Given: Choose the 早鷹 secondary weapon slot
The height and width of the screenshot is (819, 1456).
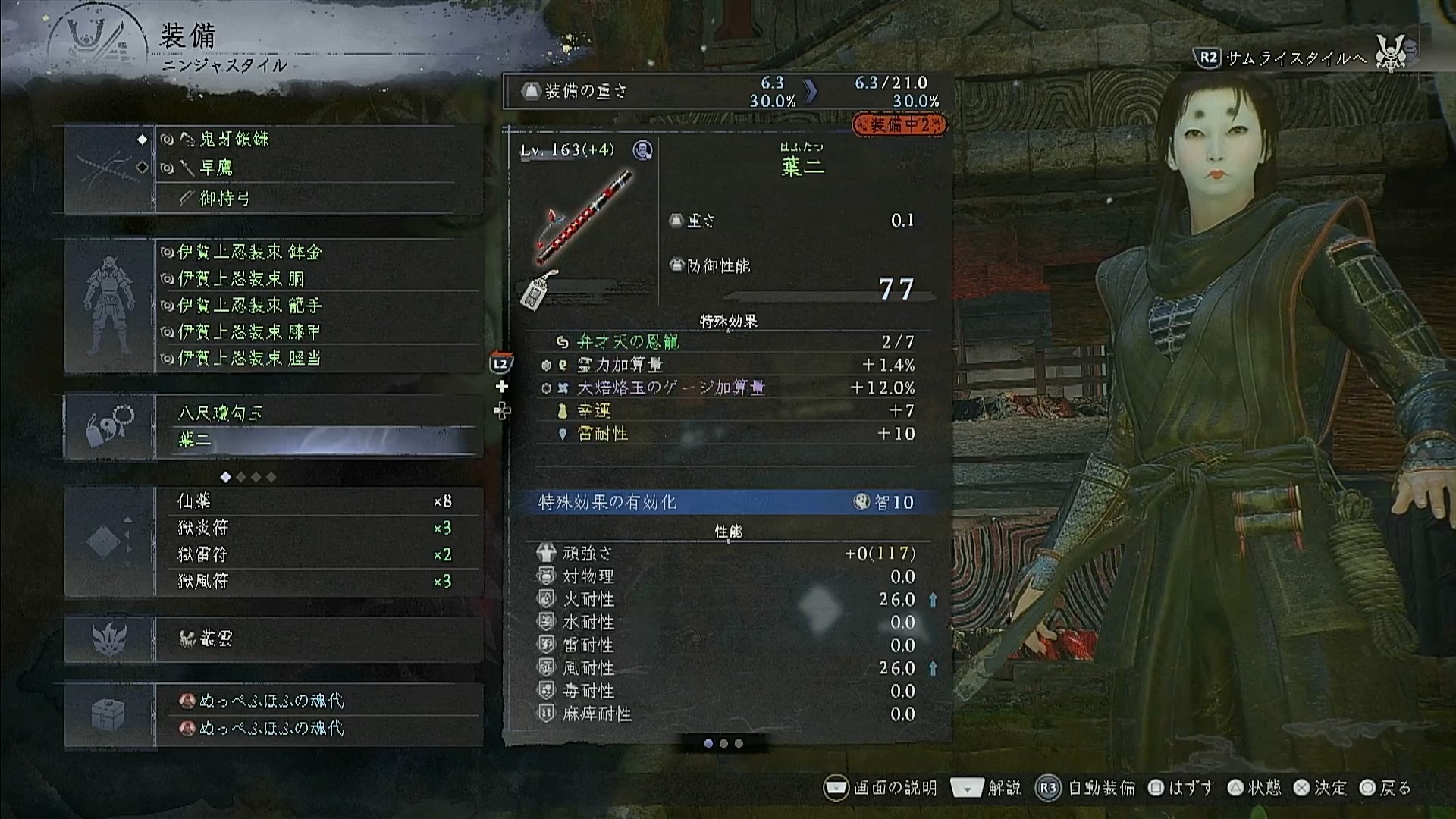Looking at the screenshot, I should (x=318, y=168).
